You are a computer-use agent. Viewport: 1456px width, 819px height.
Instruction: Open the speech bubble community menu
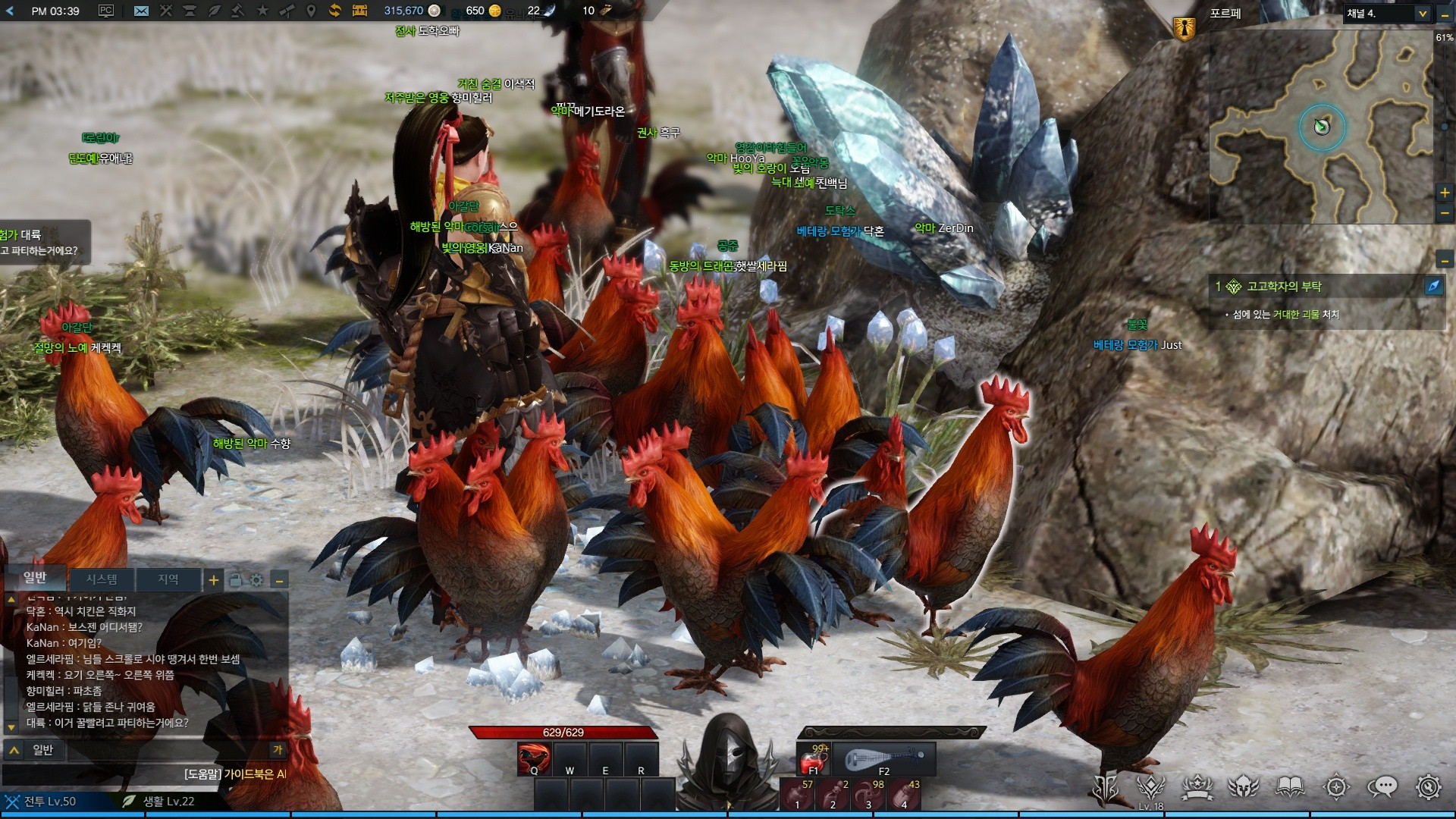coord(1382,787)
